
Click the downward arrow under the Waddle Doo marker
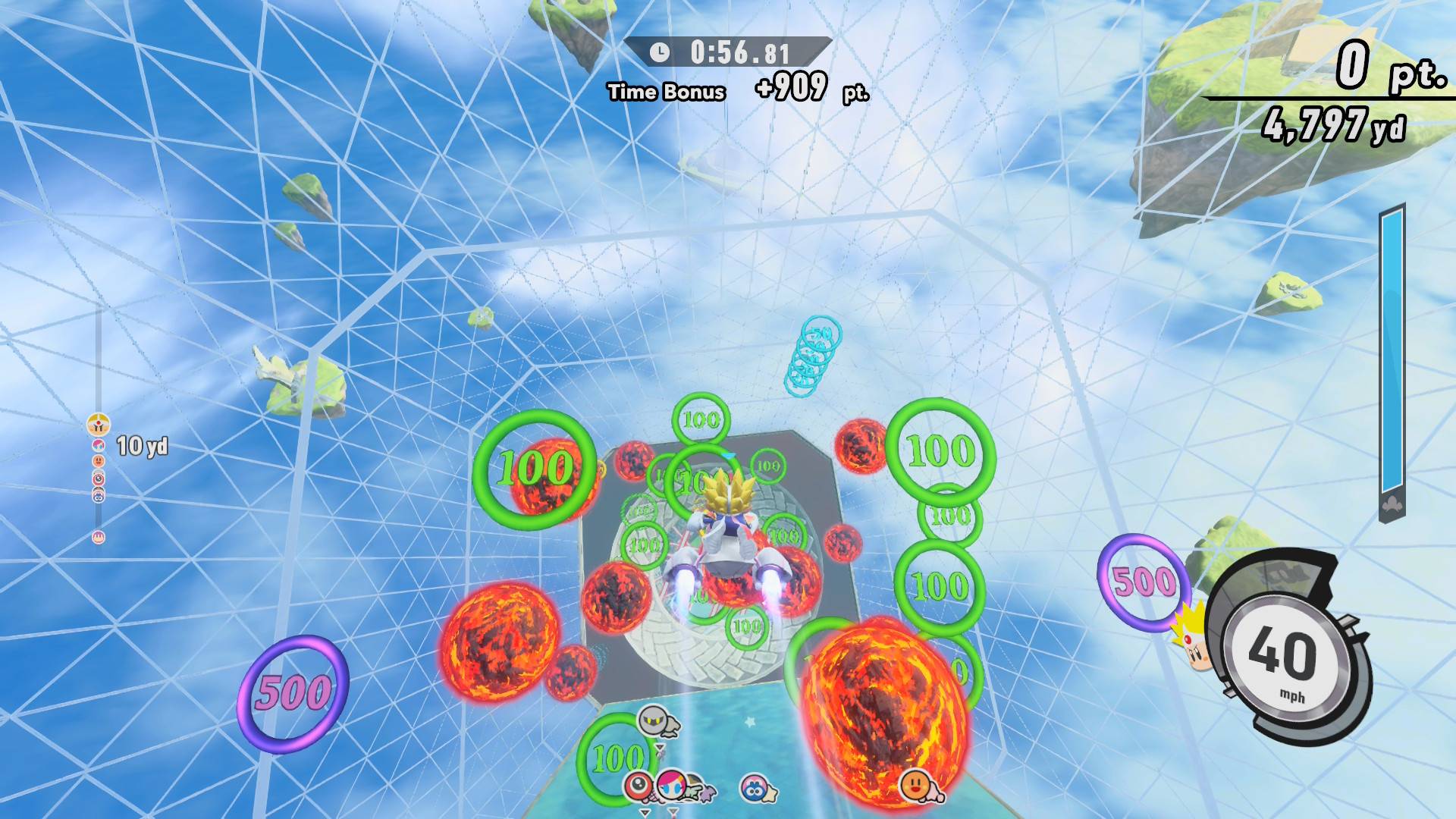tap(645, 812)
